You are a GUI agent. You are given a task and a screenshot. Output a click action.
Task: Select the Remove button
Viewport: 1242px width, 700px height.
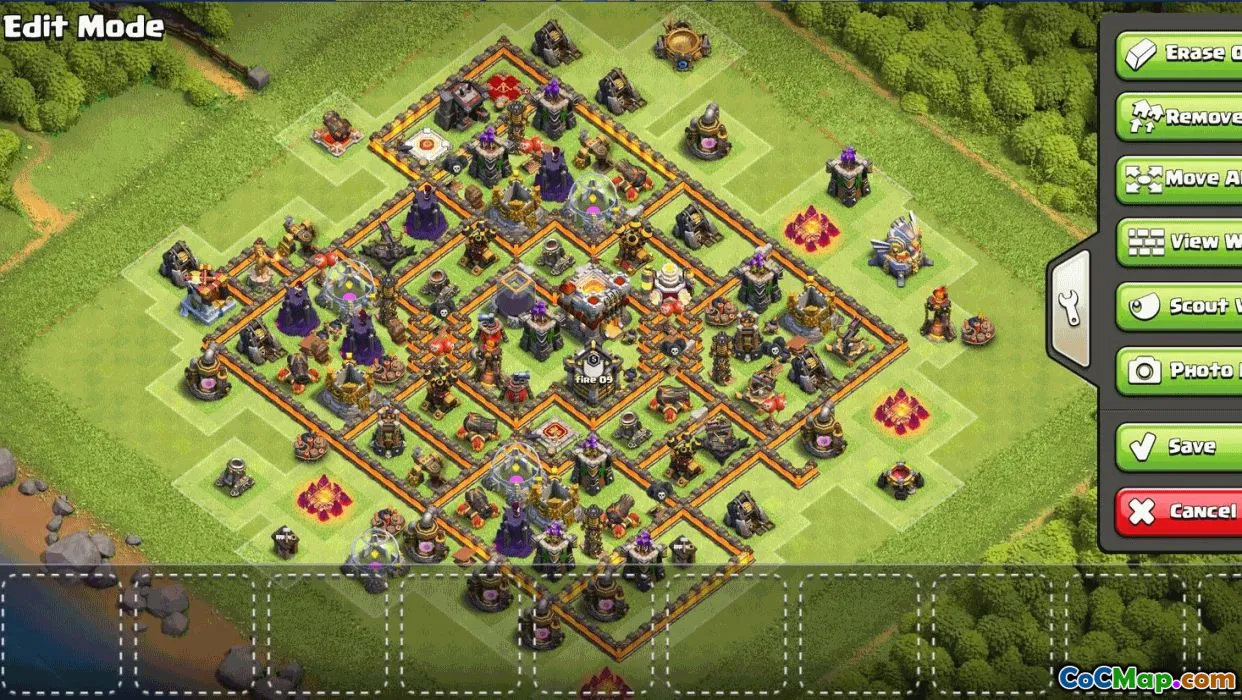(1180, 117)
